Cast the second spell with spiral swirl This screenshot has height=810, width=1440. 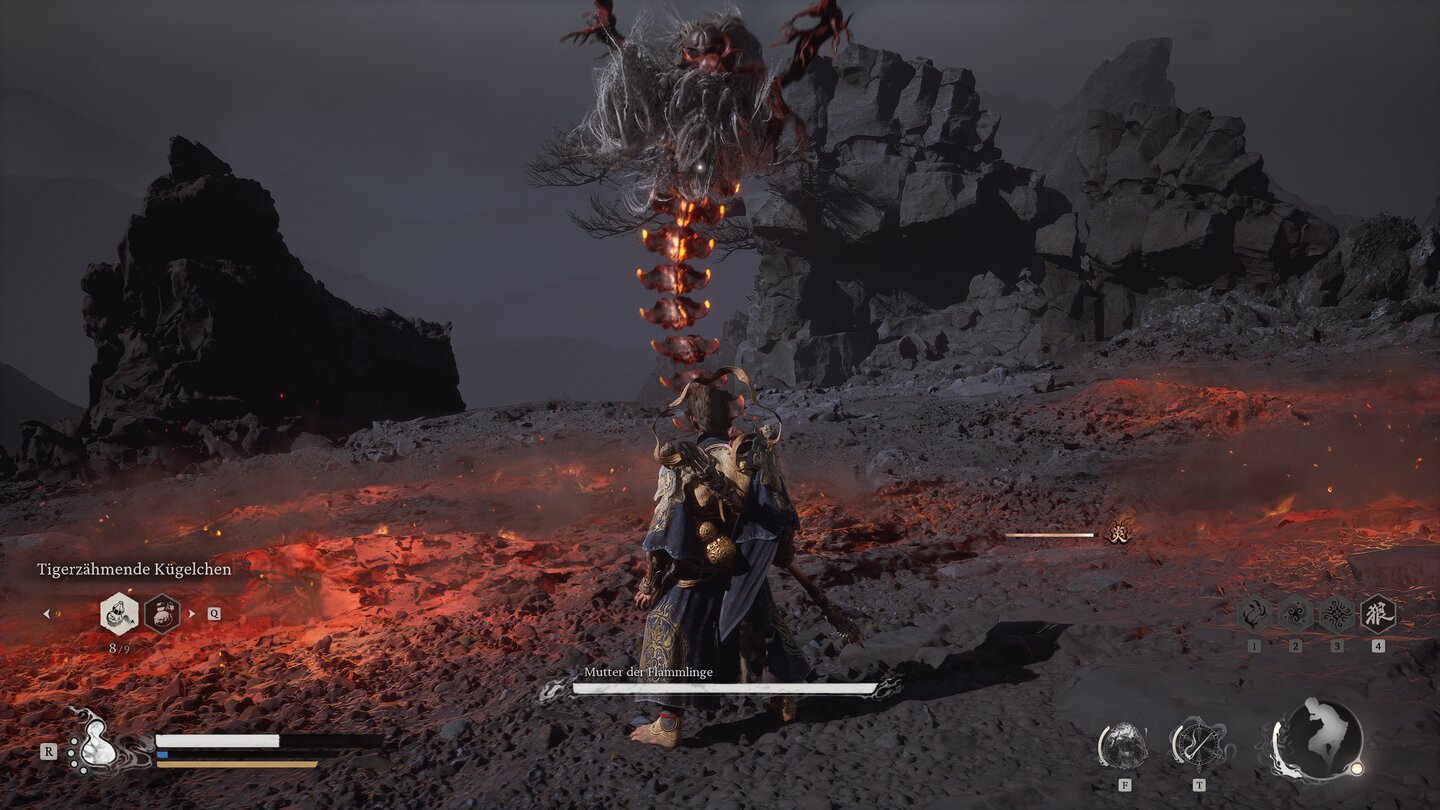coord(1295,613)
